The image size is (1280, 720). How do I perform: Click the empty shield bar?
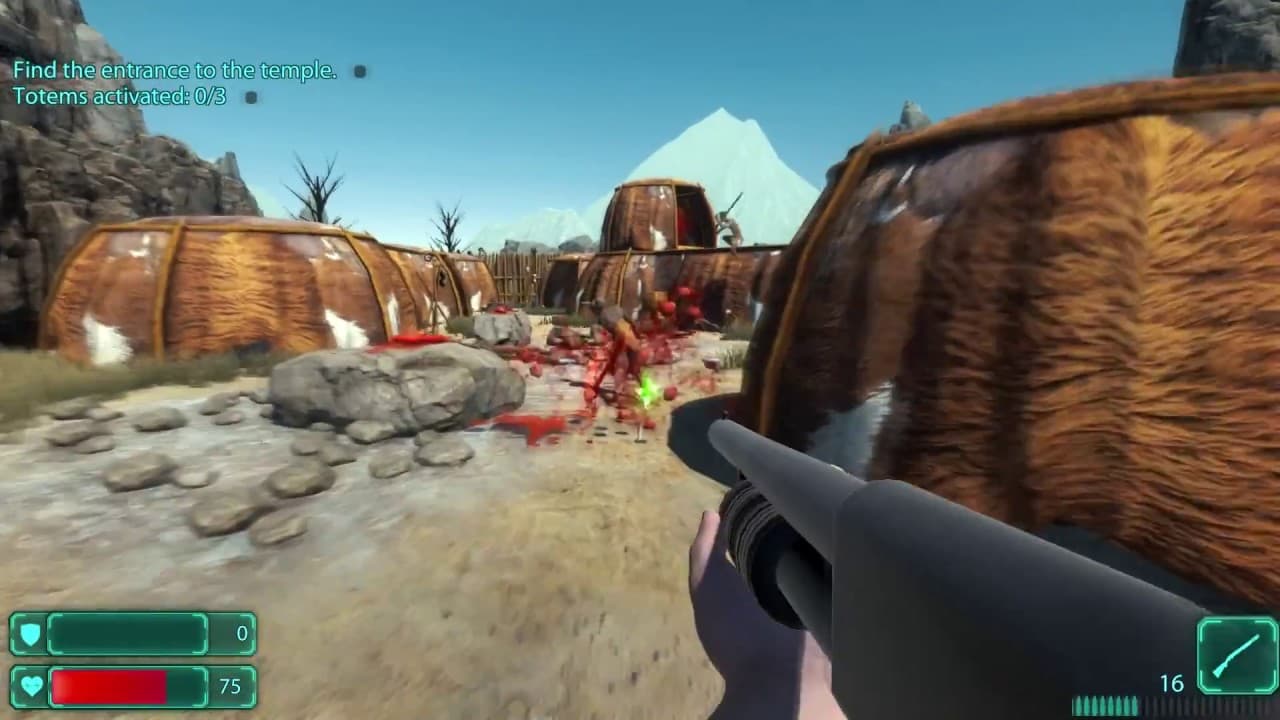coord(130,634)
